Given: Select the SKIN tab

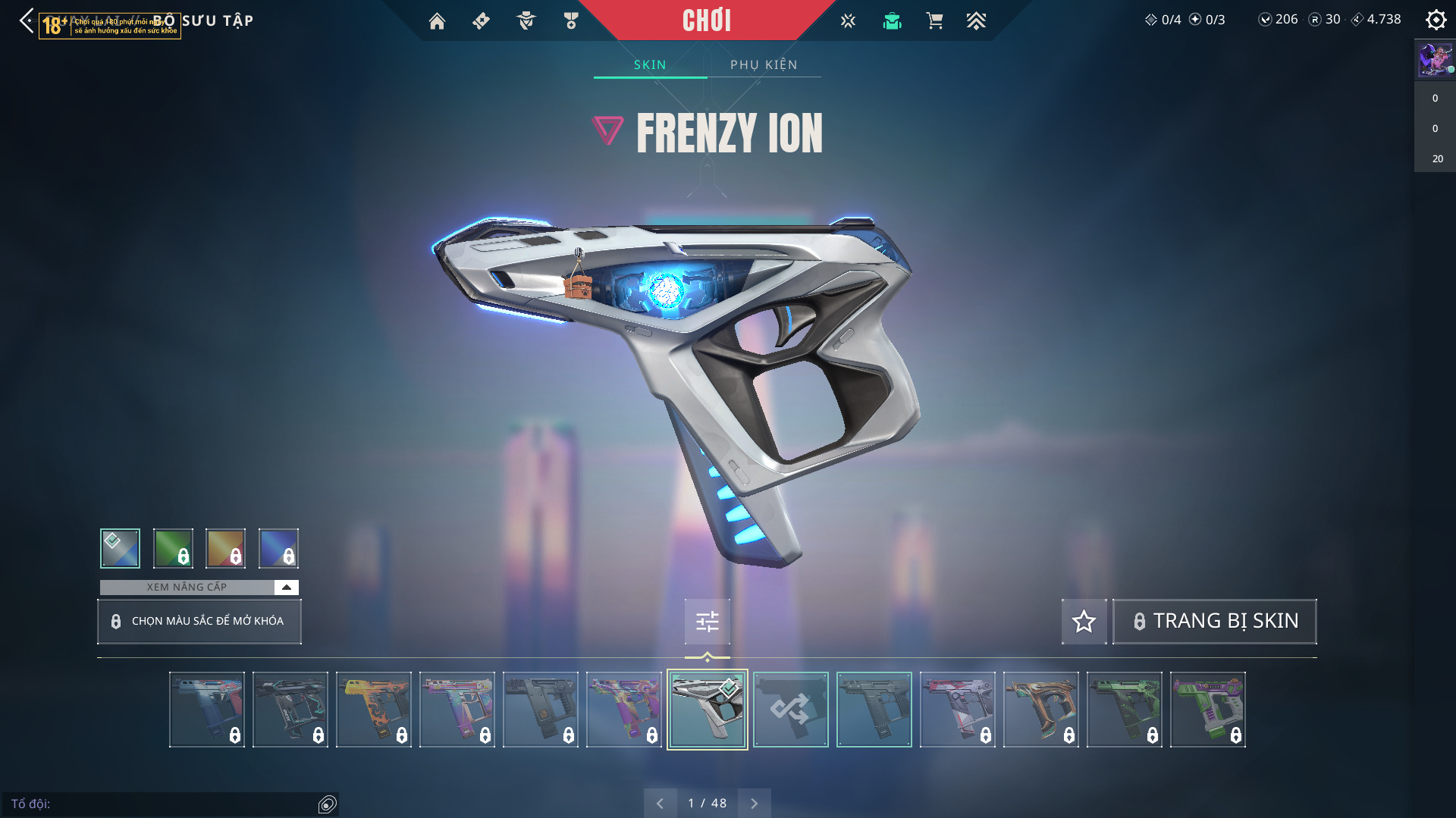Looking at the screenshot, I should tap(650, 64).
